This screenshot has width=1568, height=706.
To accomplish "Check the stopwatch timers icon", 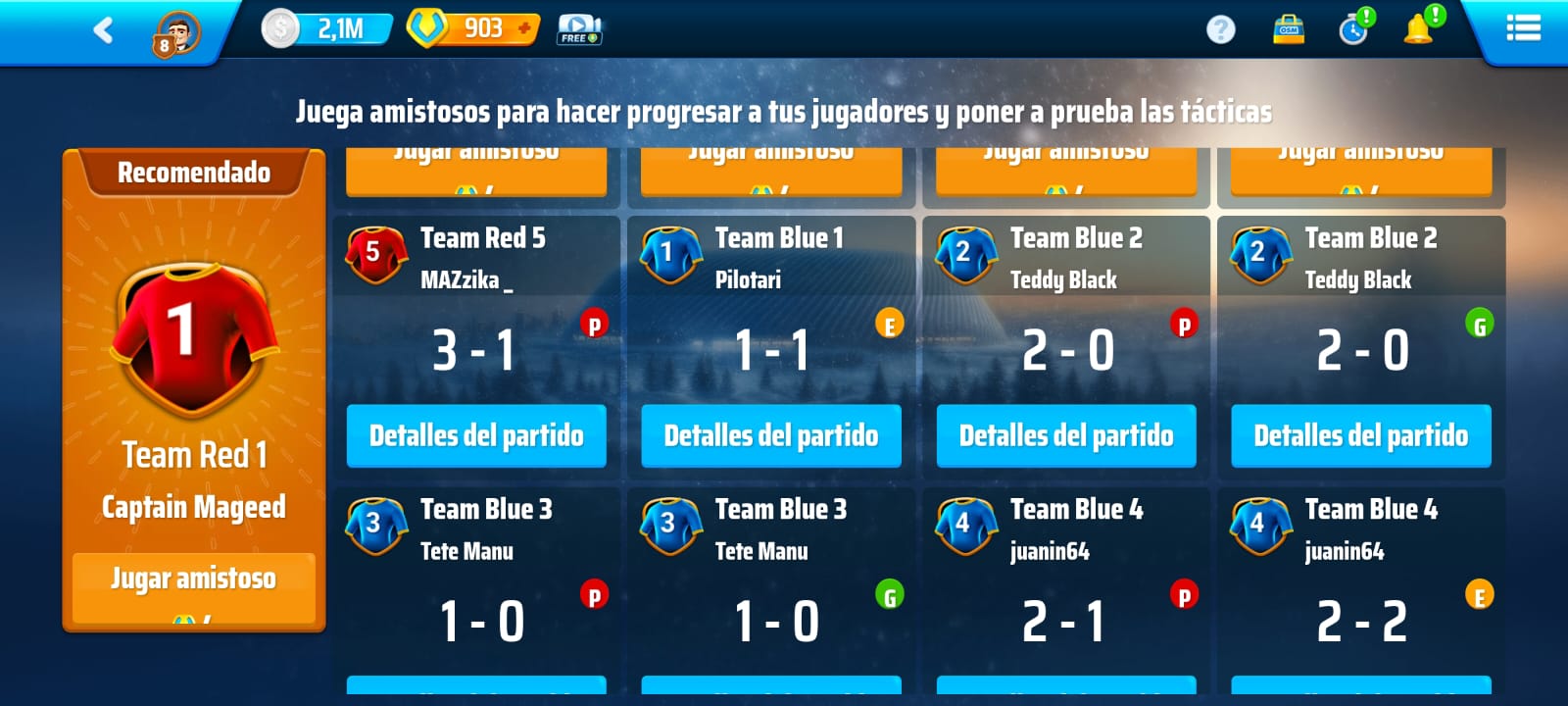I will pos(1354,29).
